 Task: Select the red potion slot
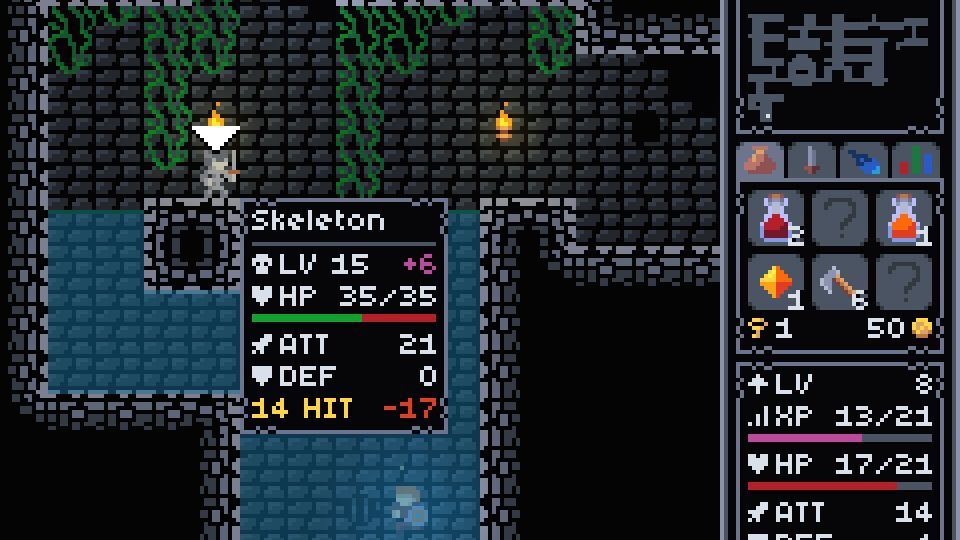tap(776, 220)
